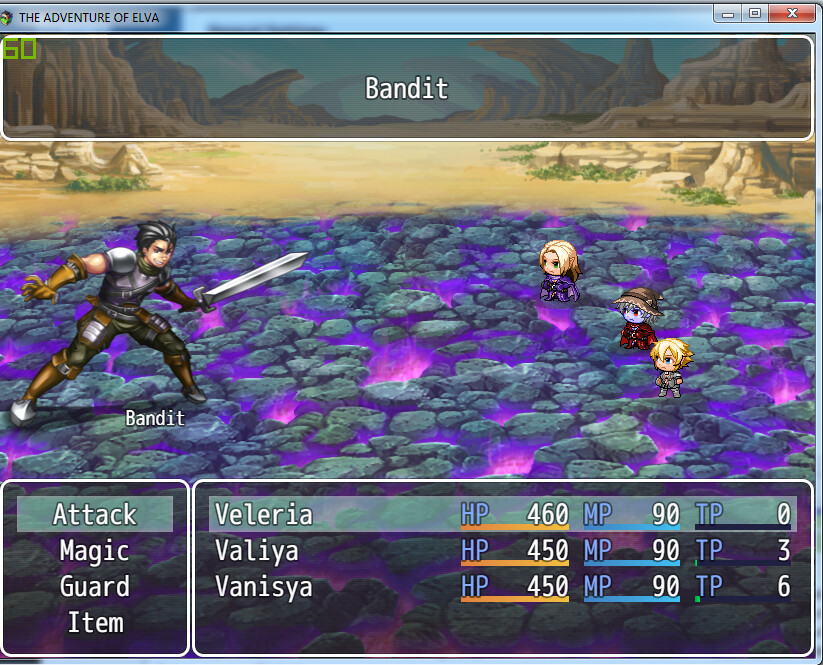Select Veleria's party status row
The width and height of the screenshot is (823, 665).
[x=502, y=515]
